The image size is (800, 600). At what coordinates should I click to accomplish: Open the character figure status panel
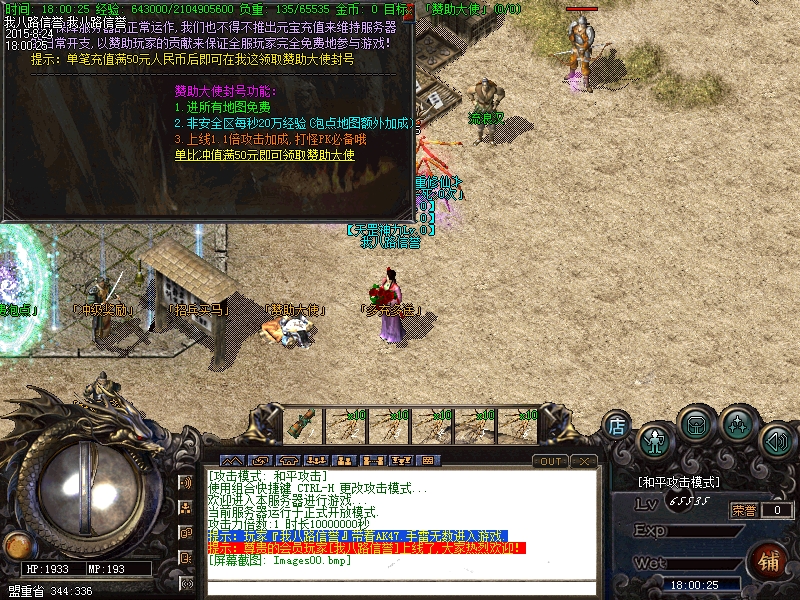tap(655, 439)
